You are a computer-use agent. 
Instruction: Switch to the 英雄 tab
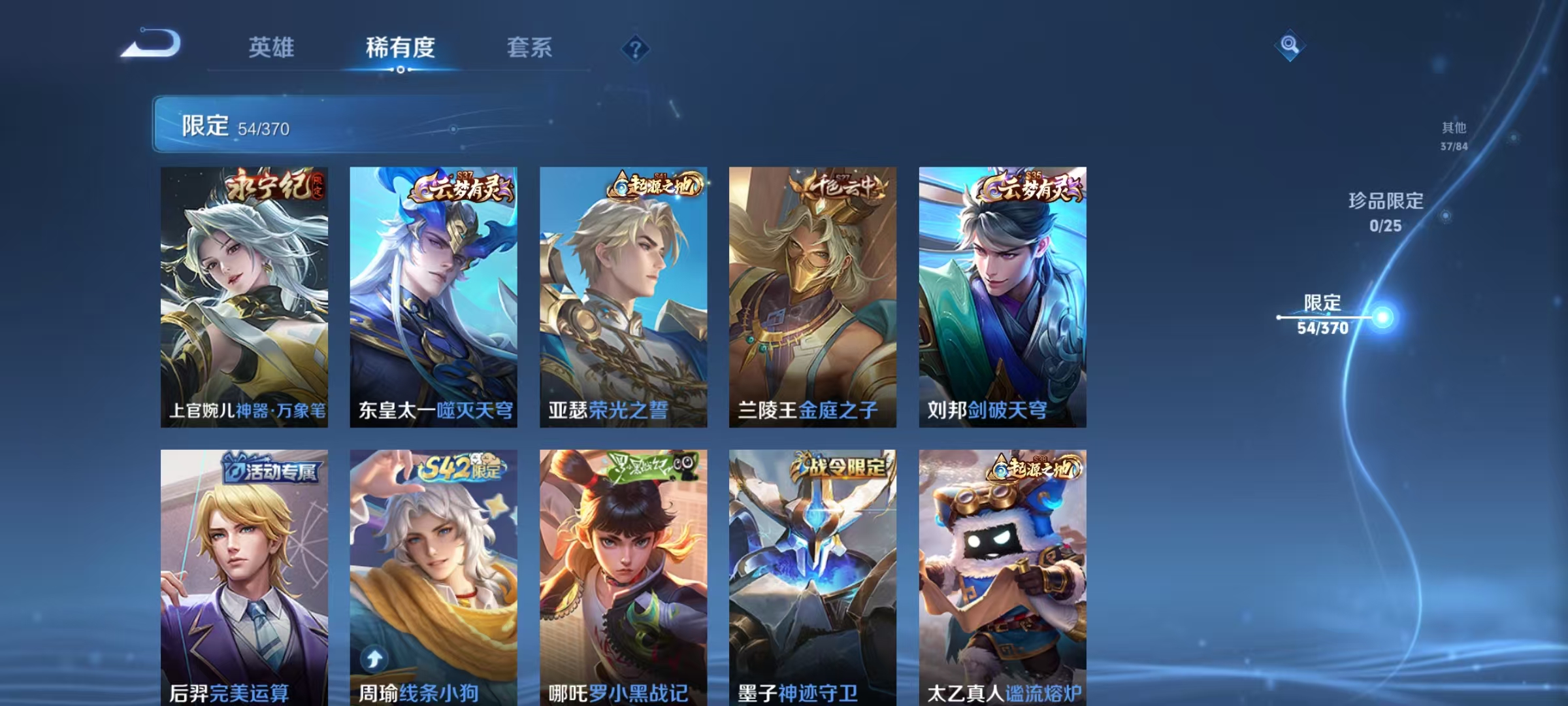click(272, 47)
